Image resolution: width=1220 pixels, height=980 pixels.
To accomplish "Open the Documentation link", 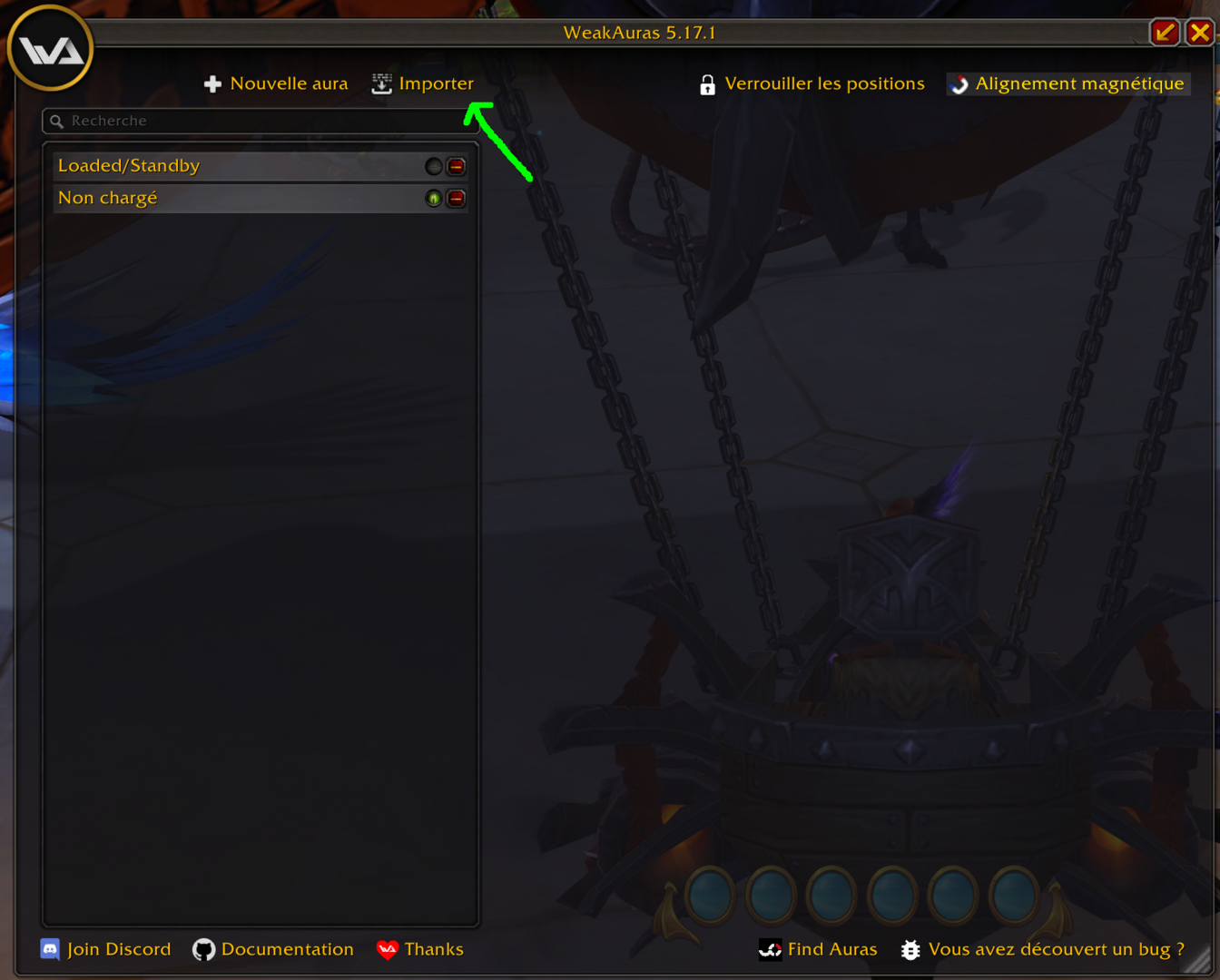I will [273, 949].
